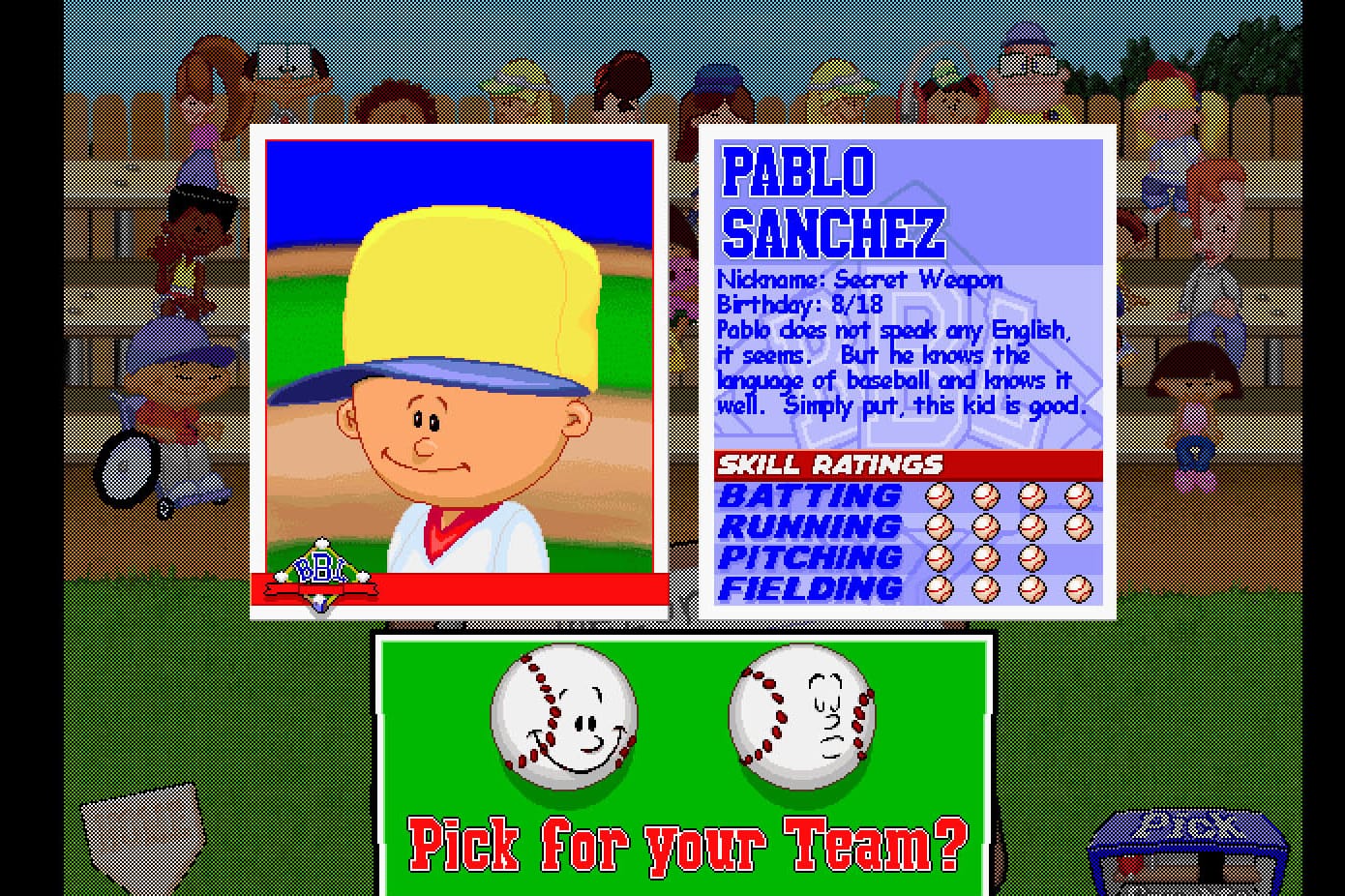Click Pablo Sanchez's stats card

[908, 373]
